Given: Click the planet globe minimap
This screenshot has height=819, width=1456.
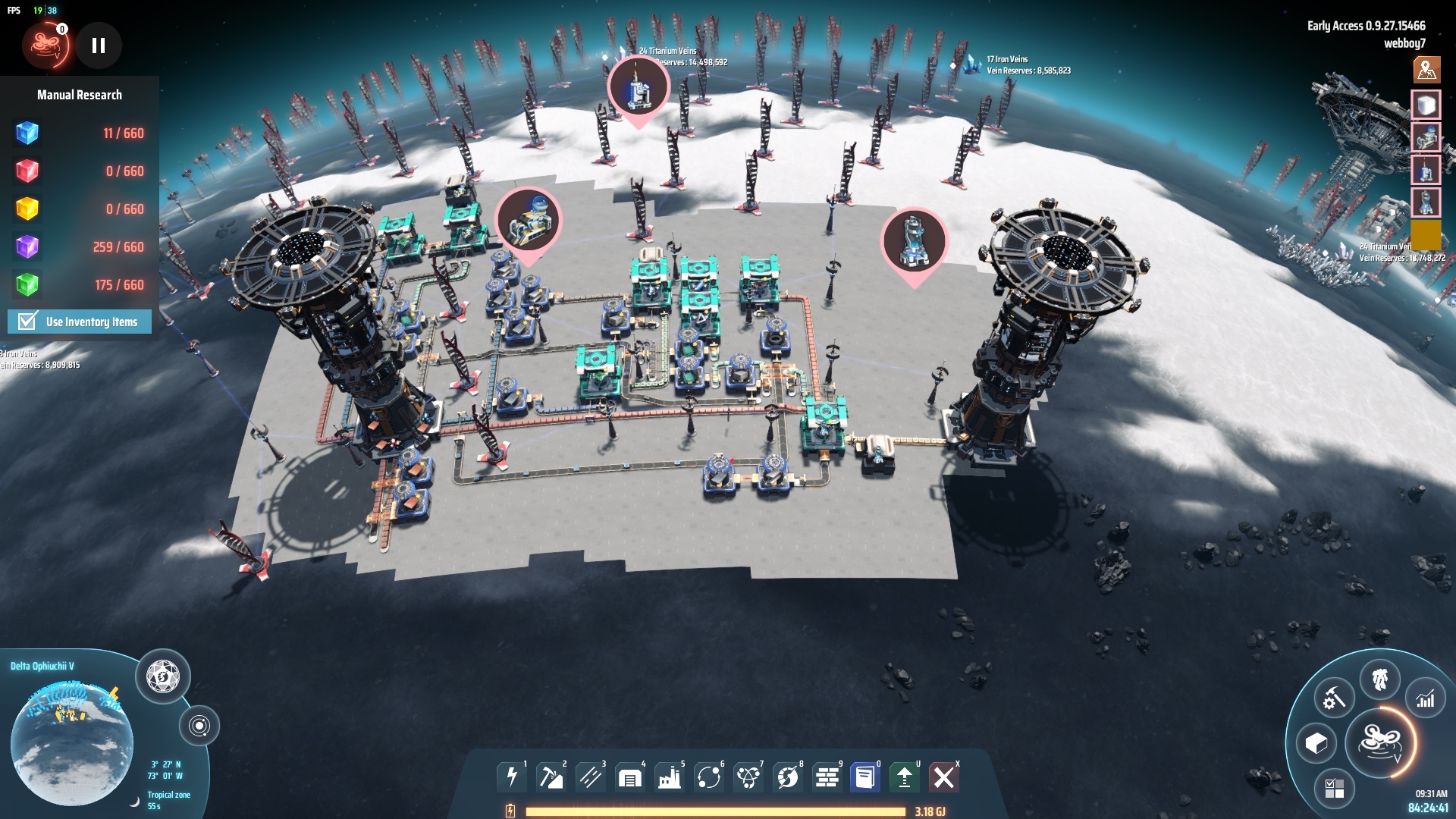Looking at the screenshot, I should click(x=72, y=739).
